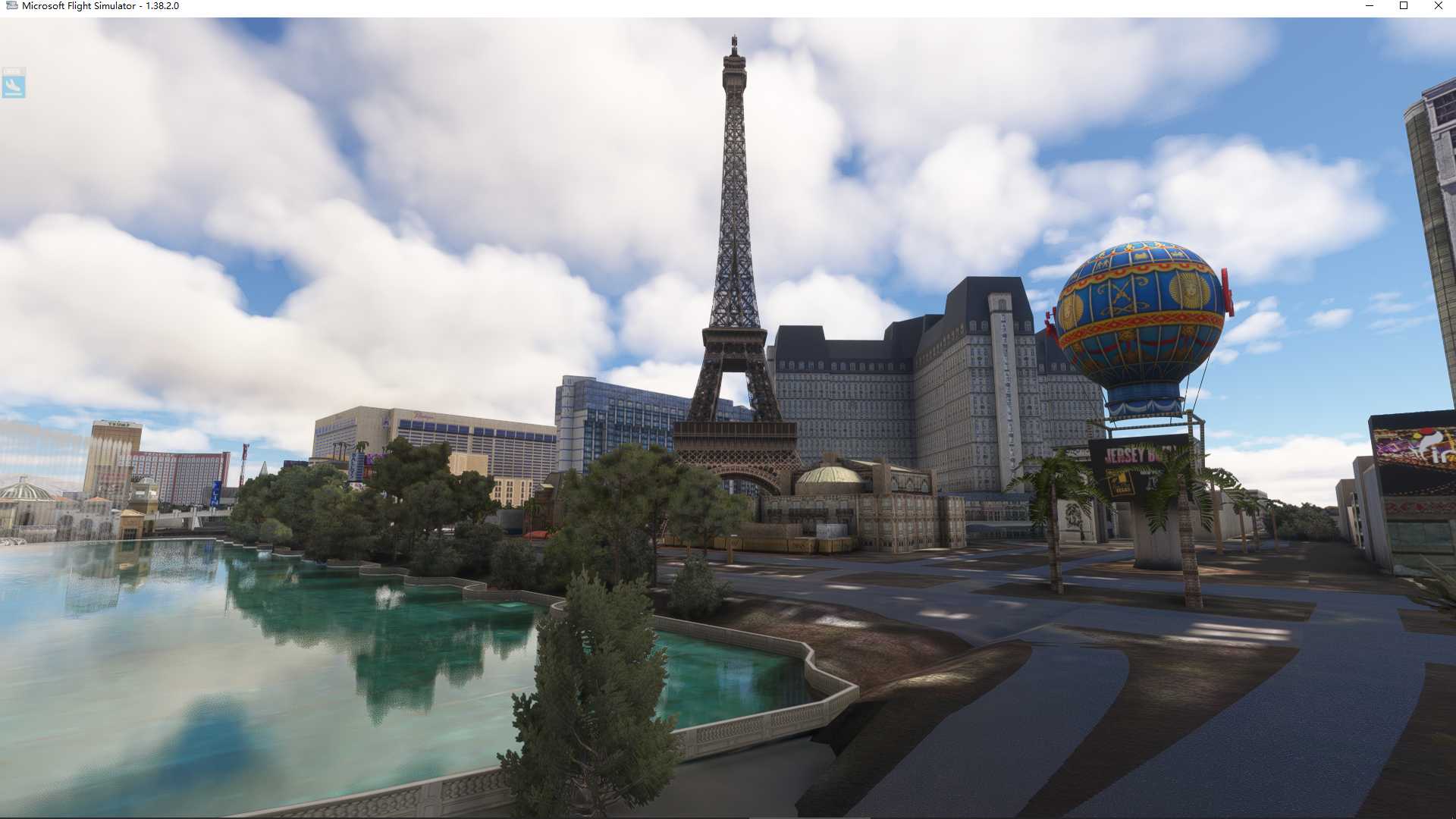
Task: Maximize the Flight Simulator window
Action: pos(1404,6)
